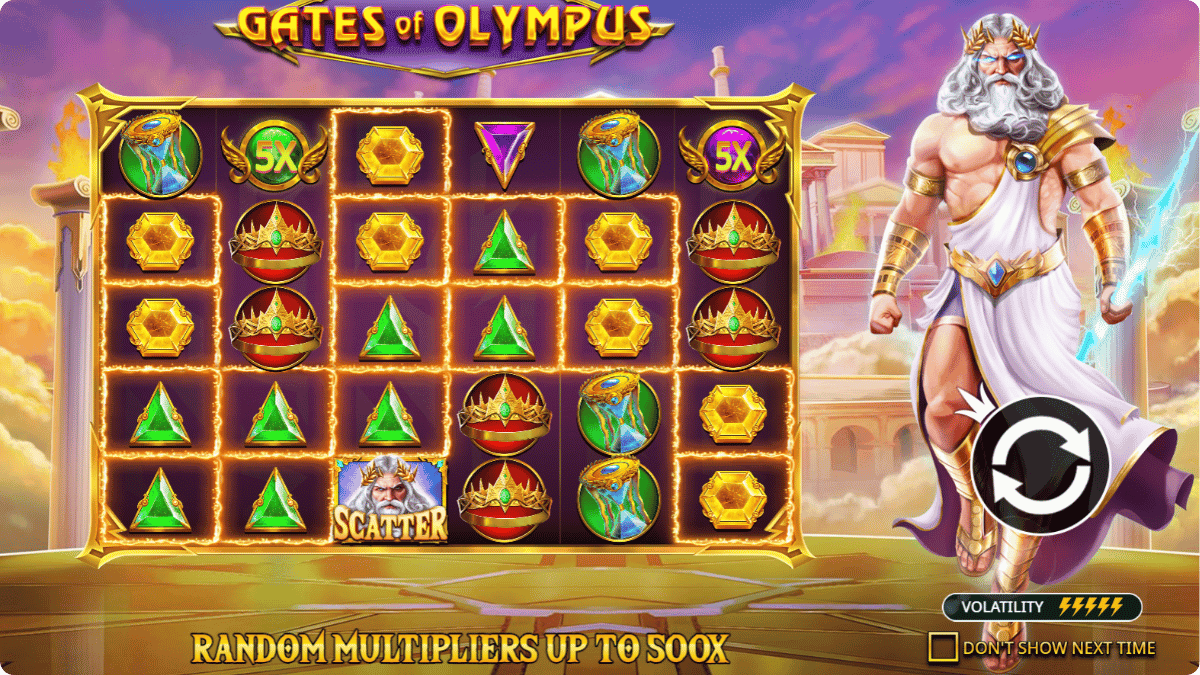Click the circular arrows continue button
Image resolution: width=1200 pixels, height=675 pixels.
pos(1039,465)
